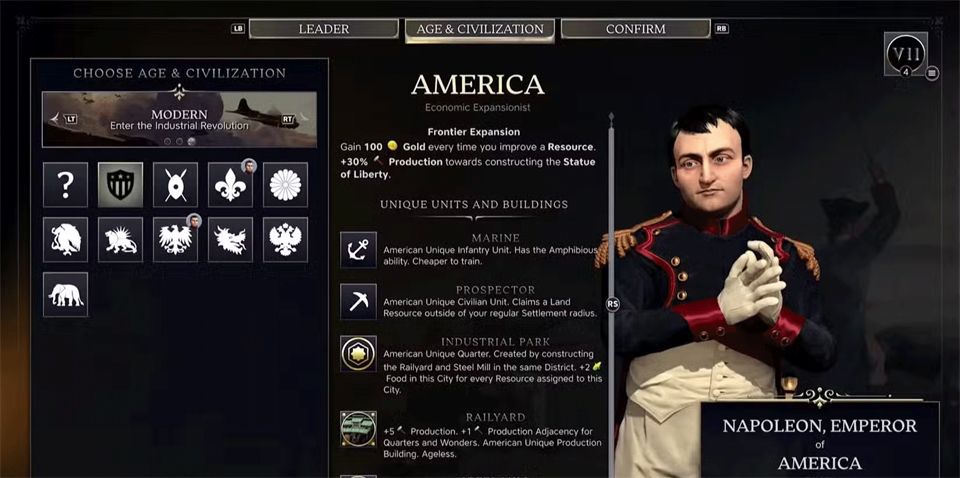Viewport: 960px width, 478px height.
Task: Switch to the Leader tab
Action: (323, 29)
